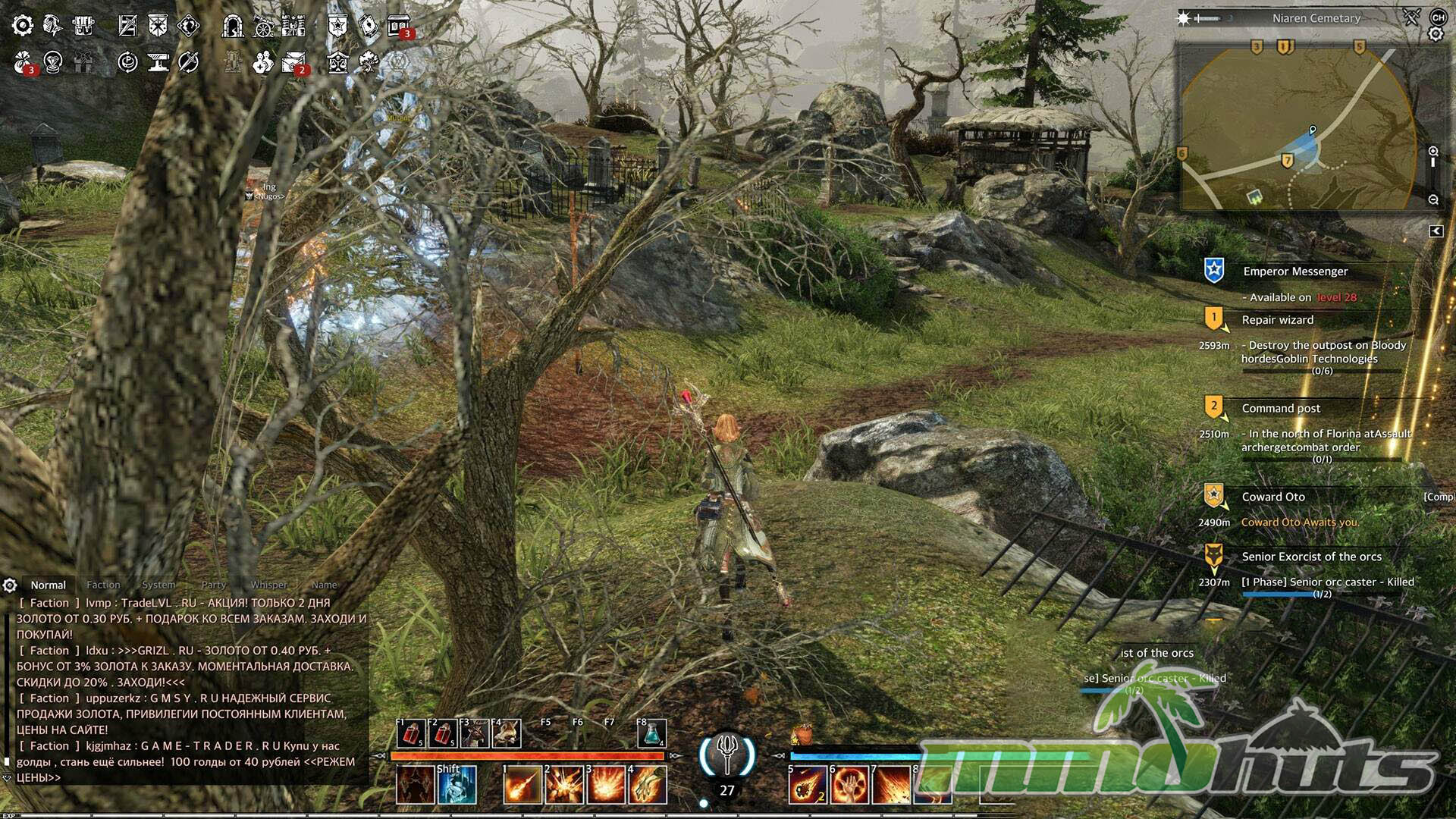Activate the Shift ice skill
This screenshot has height=819, width=1456.
[x=457, y=784]
